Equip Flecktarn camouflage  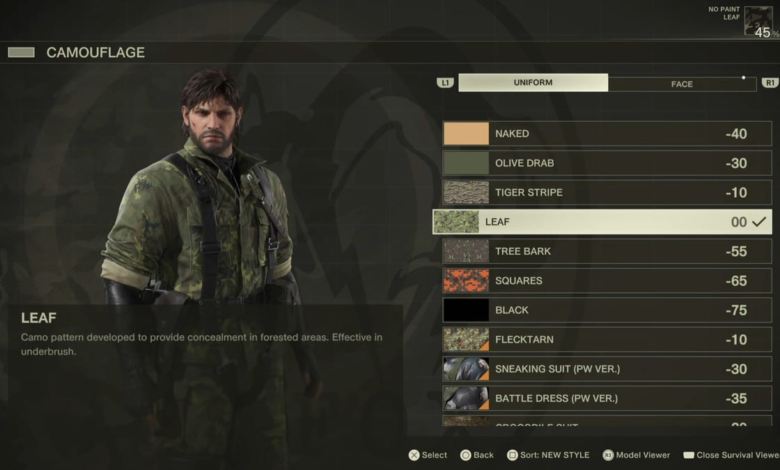click(x=607, y=340)
